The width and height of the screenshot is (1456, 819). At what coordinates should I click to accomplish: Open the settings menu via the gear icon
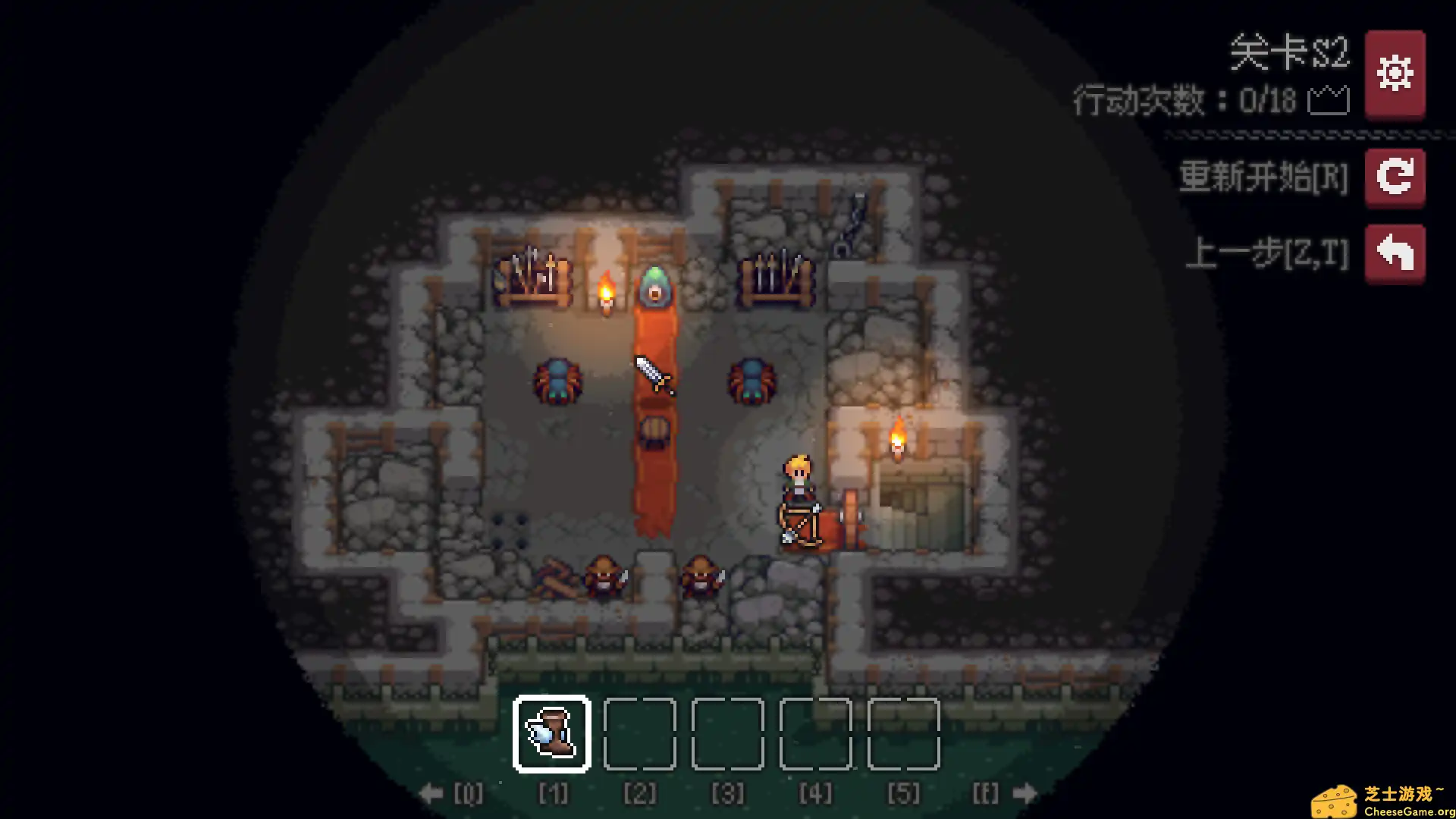click(1395, 74)
